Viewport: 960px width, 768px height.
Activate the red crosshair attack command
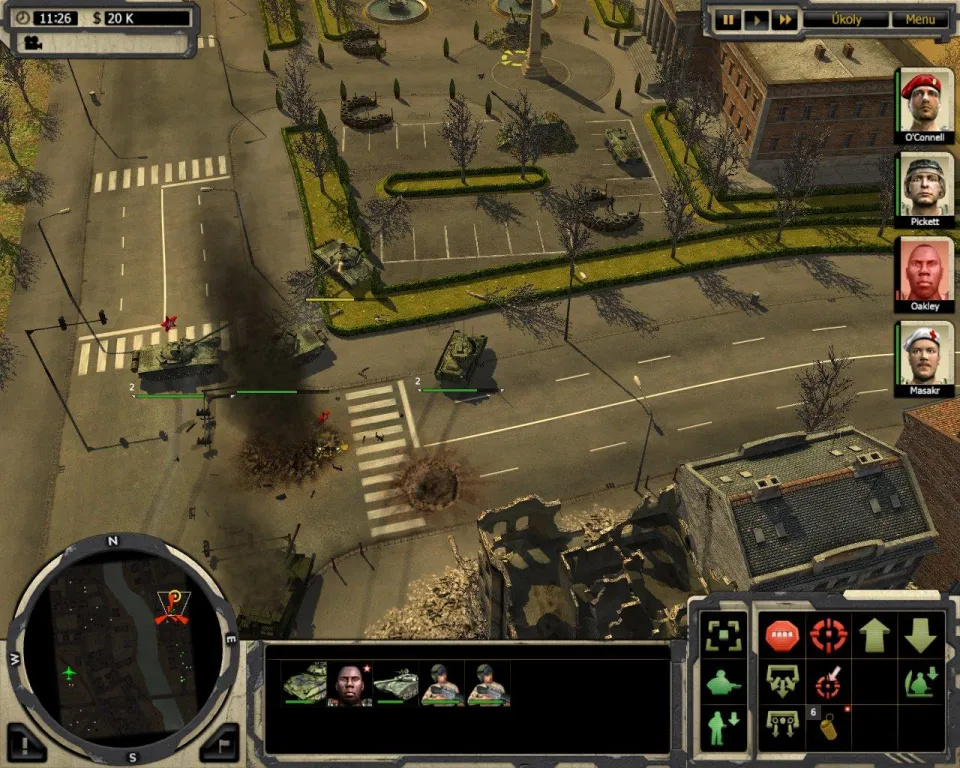[828, 634]
